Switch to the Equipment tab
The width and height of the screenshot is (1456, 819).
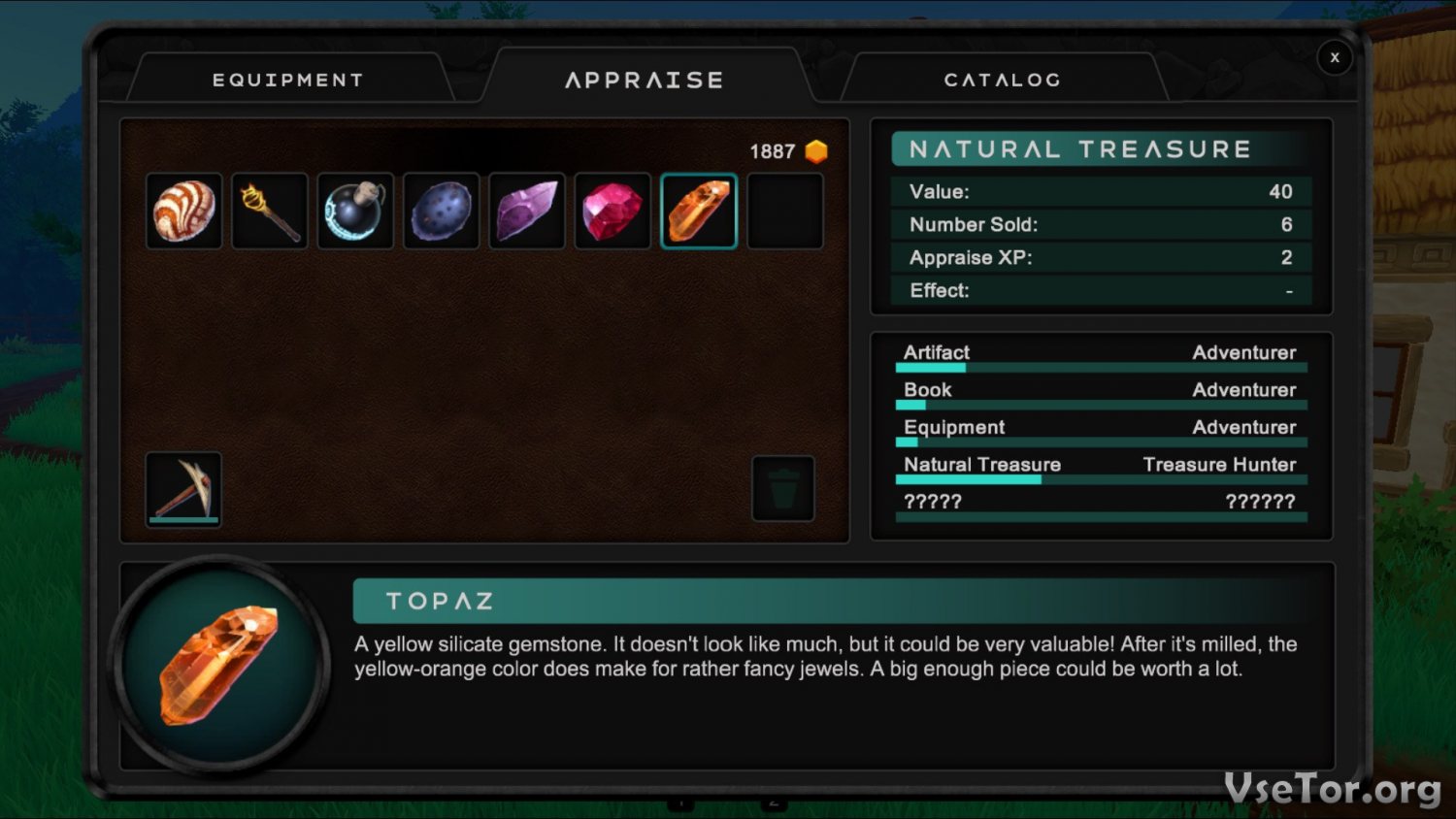click(288, 80)
